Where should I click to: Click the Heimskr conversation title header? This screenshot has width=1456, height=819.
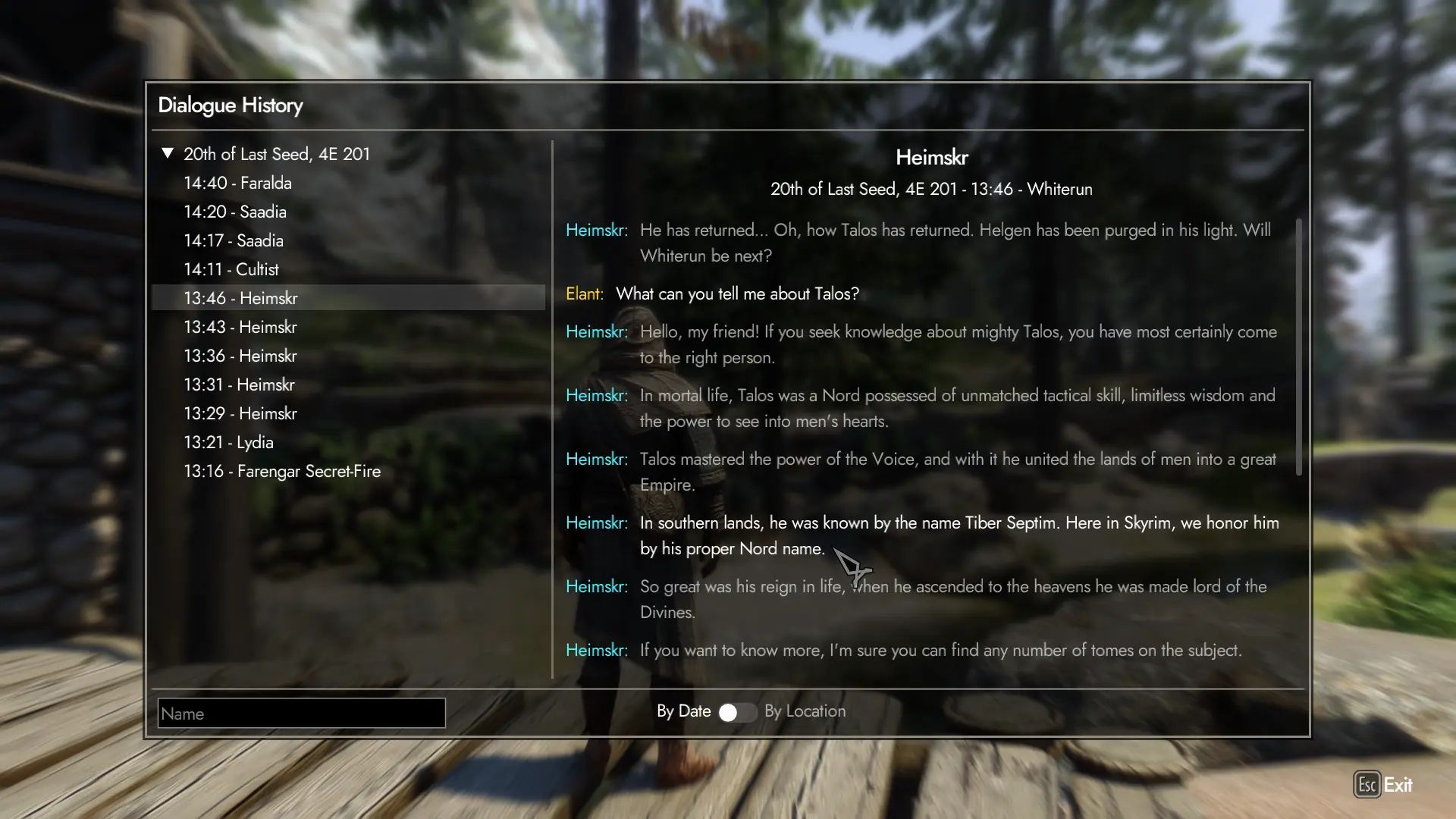pos(932,157)
